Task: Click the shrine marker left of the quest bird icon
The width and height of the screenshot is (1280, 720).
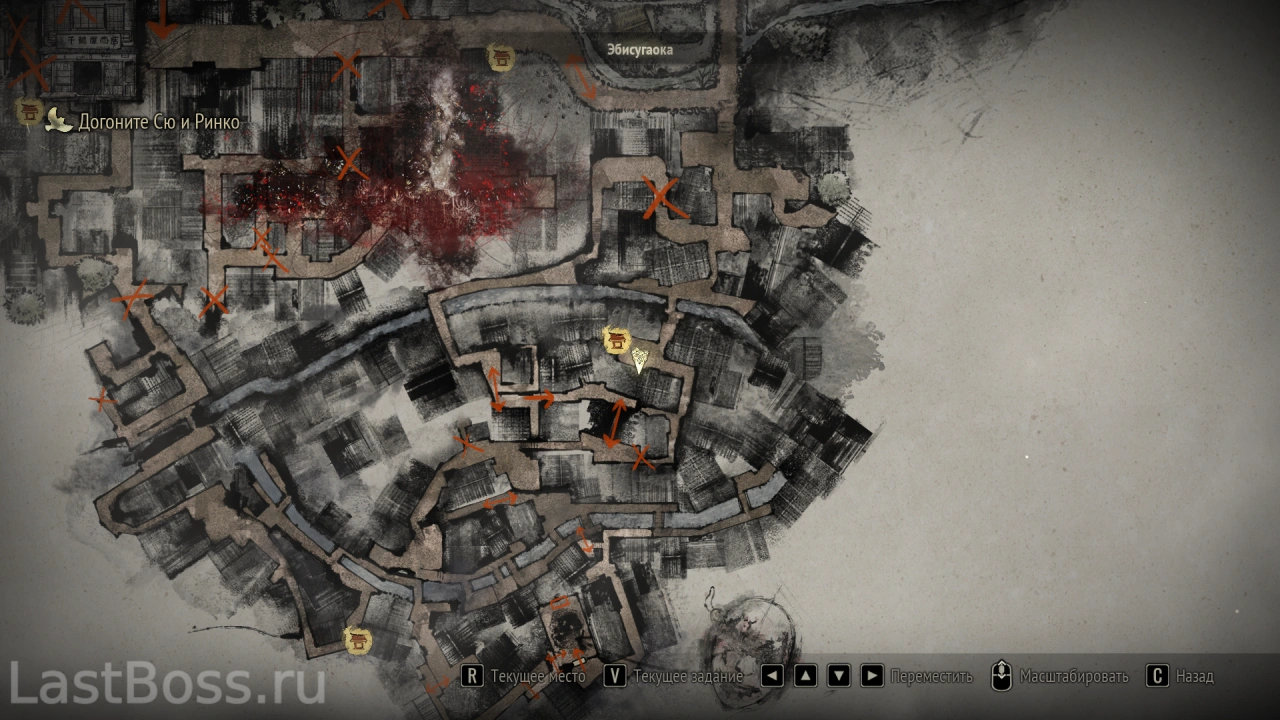Action: (29, 112)
